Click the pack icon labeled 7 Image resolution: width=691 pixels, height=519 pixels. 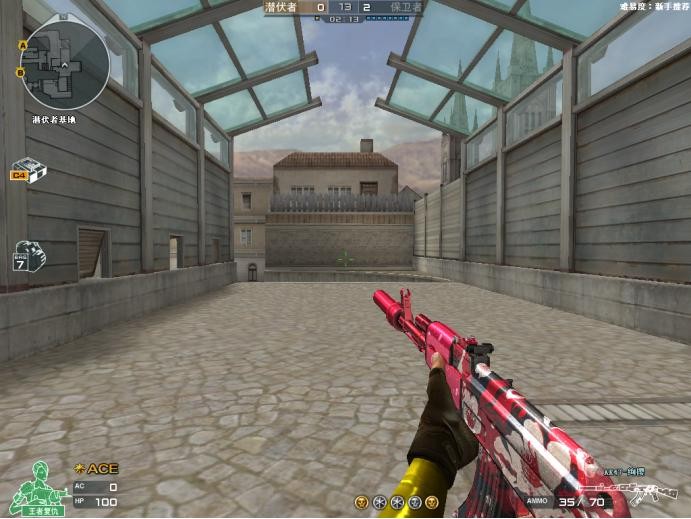click(26, 256)
